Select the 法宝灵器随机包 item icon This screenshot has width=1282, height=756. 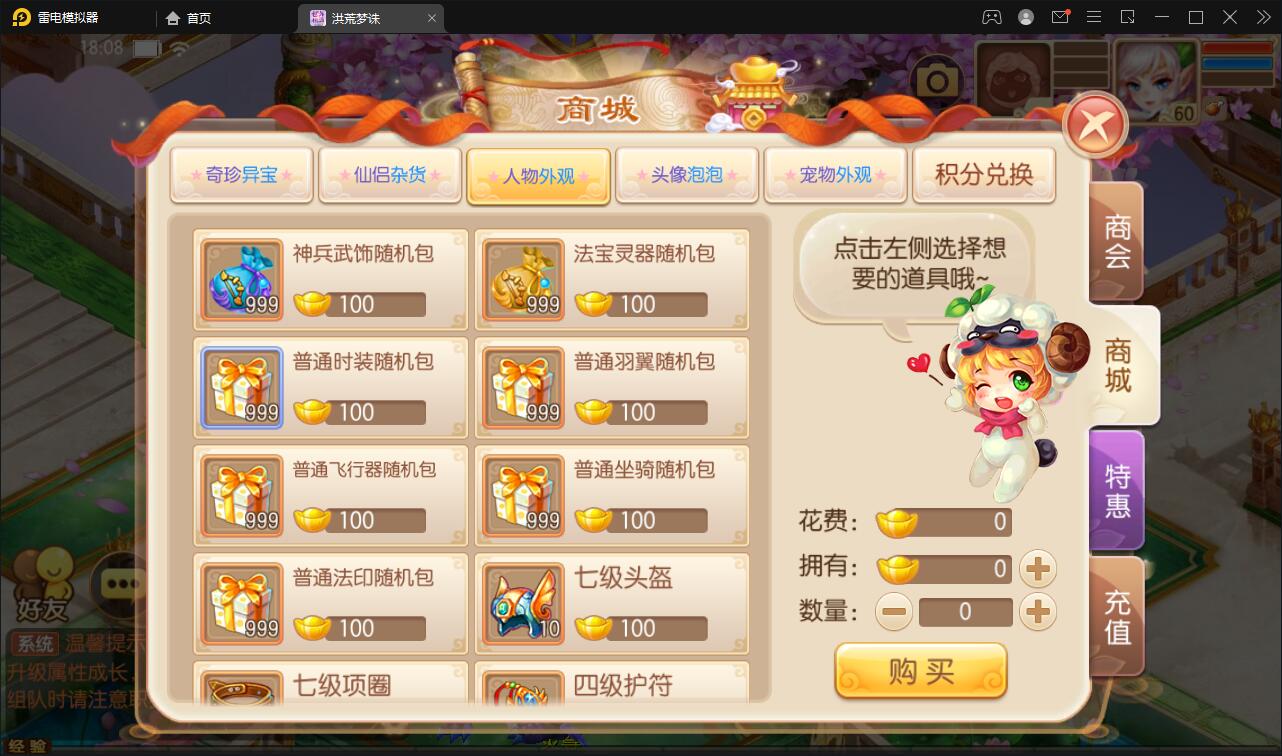(523, 279)
